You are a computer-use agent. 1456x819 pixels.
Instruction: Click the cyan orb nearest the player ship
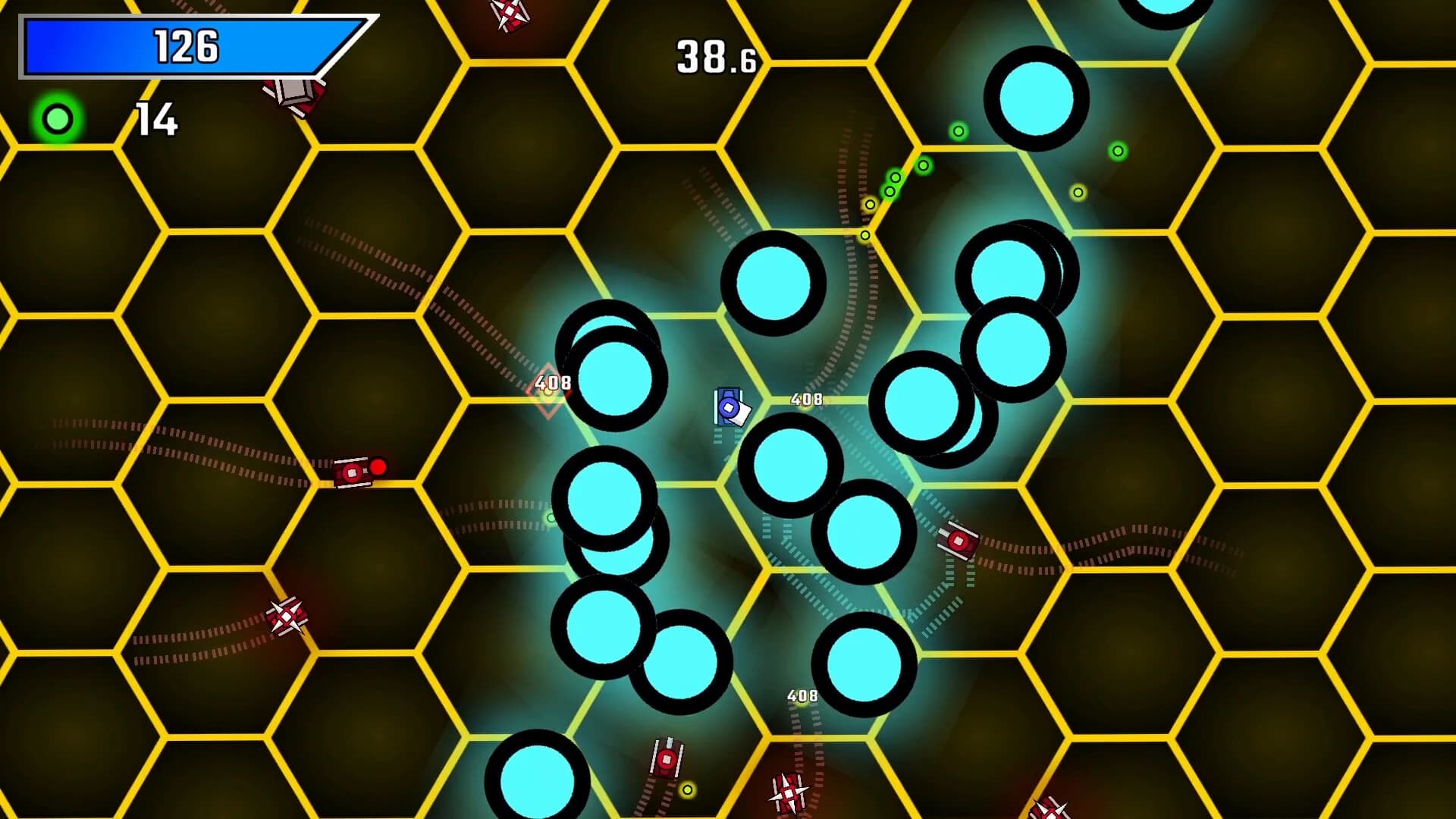789,464
